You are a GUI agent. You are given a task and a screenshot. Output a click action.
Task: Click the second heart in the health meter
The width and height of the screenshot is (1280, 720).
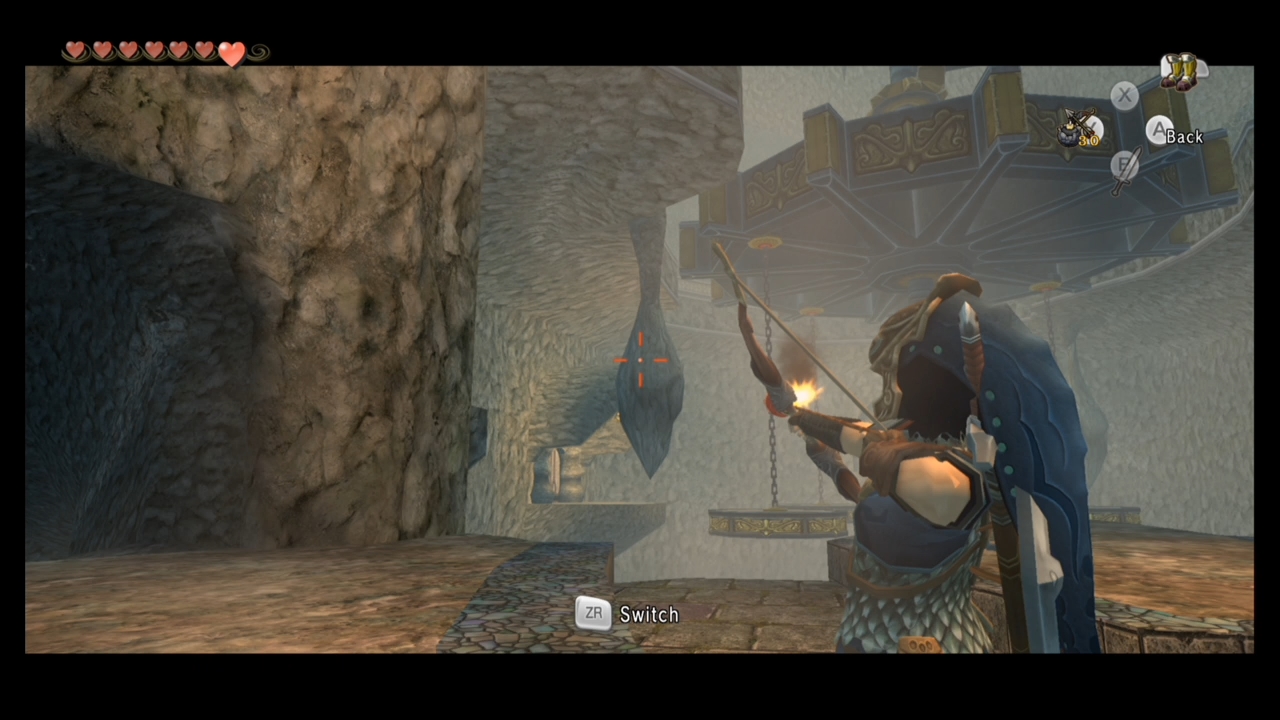(x=102, y=49)
